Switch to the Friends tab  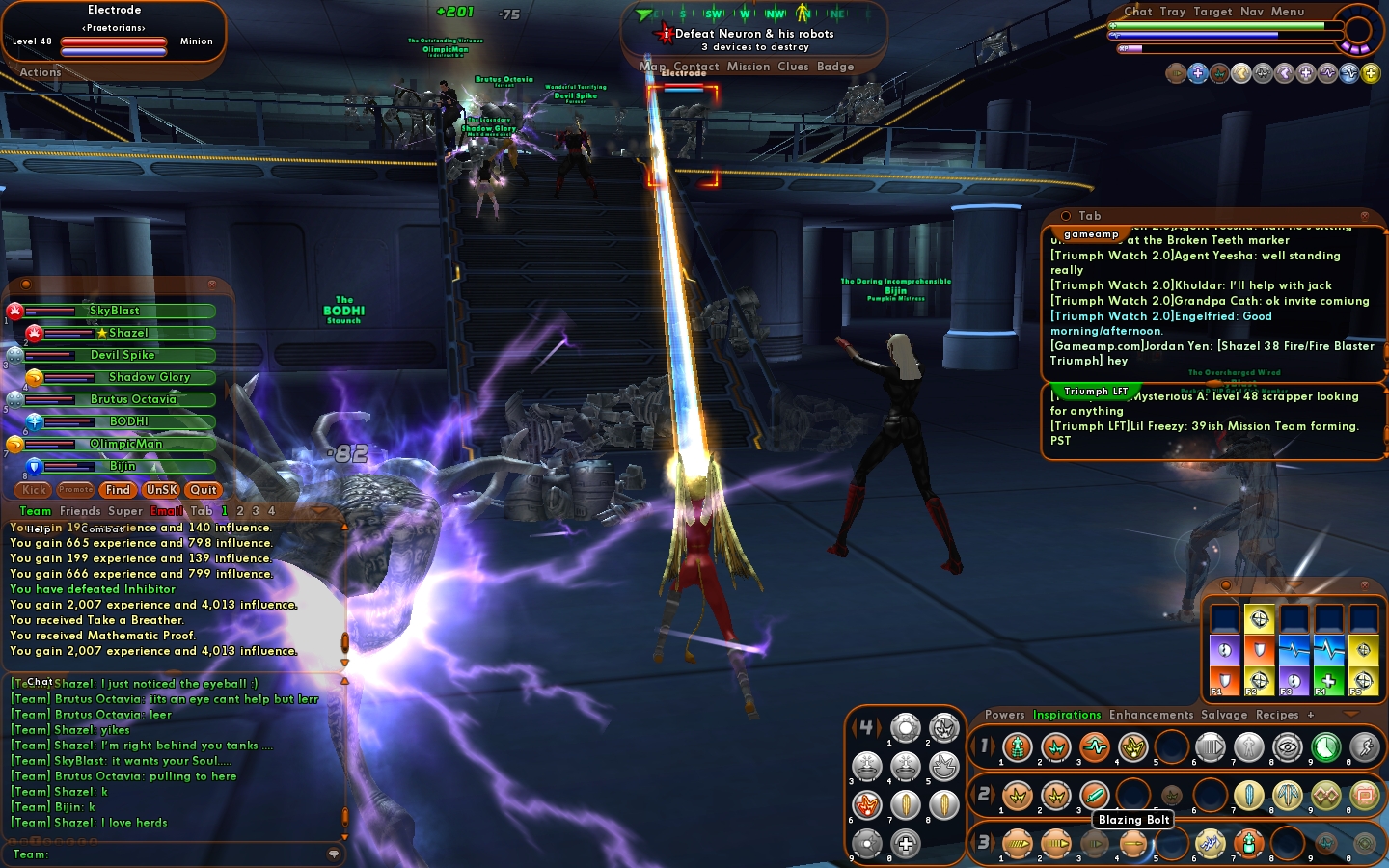[80, 511]
